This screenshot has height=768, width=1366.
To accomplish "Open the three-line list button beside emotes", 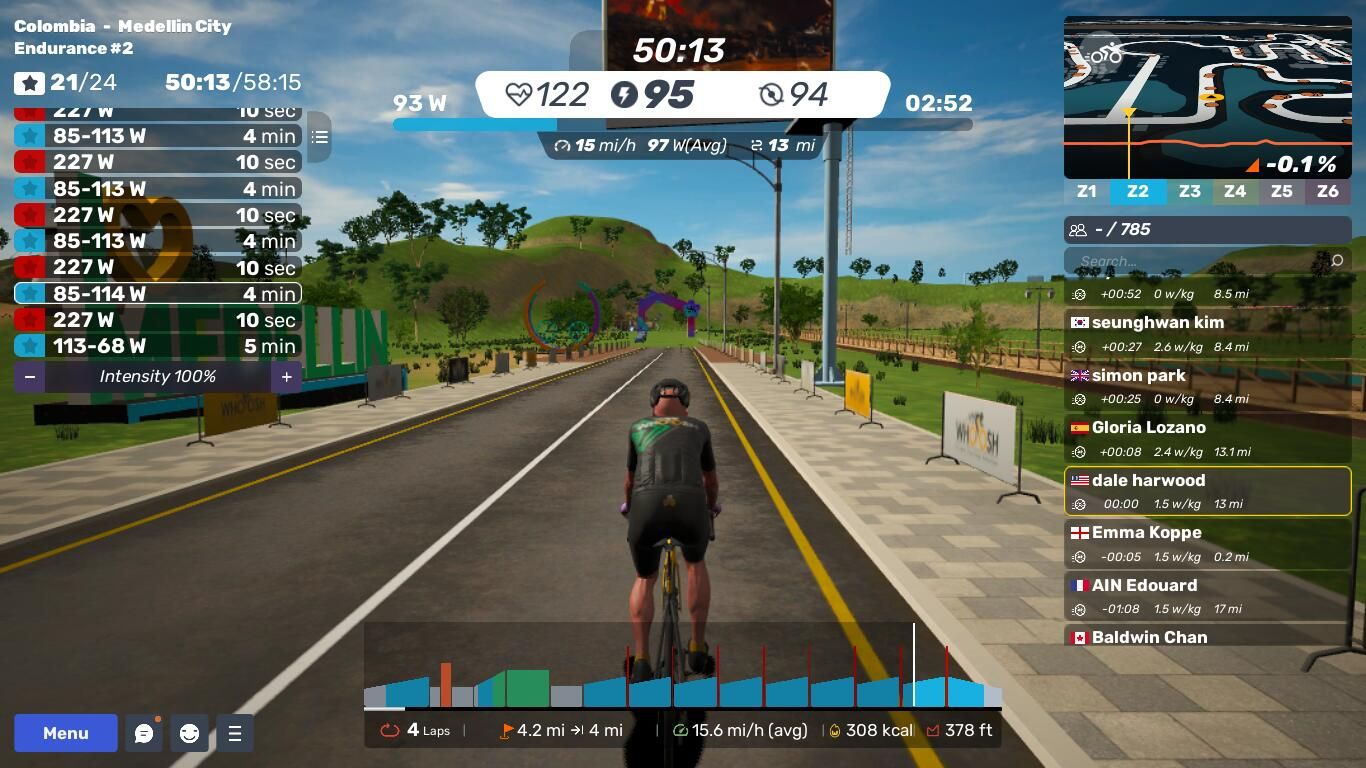I will point(235,733).
